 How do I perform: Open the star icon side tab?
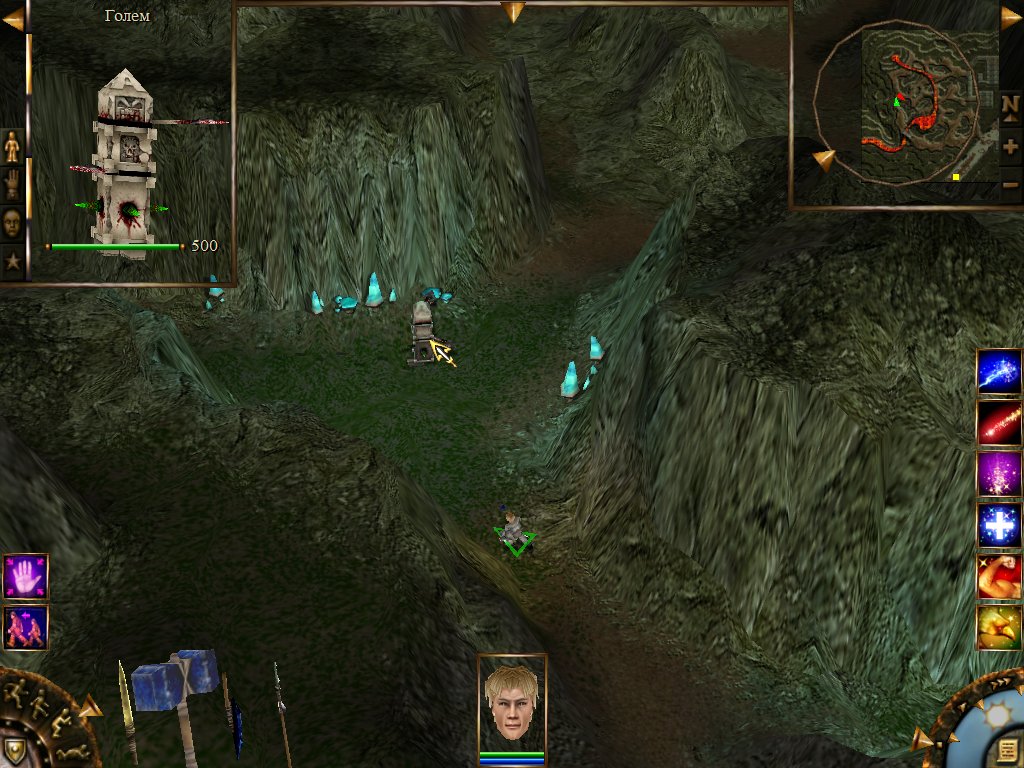point(12,262)
